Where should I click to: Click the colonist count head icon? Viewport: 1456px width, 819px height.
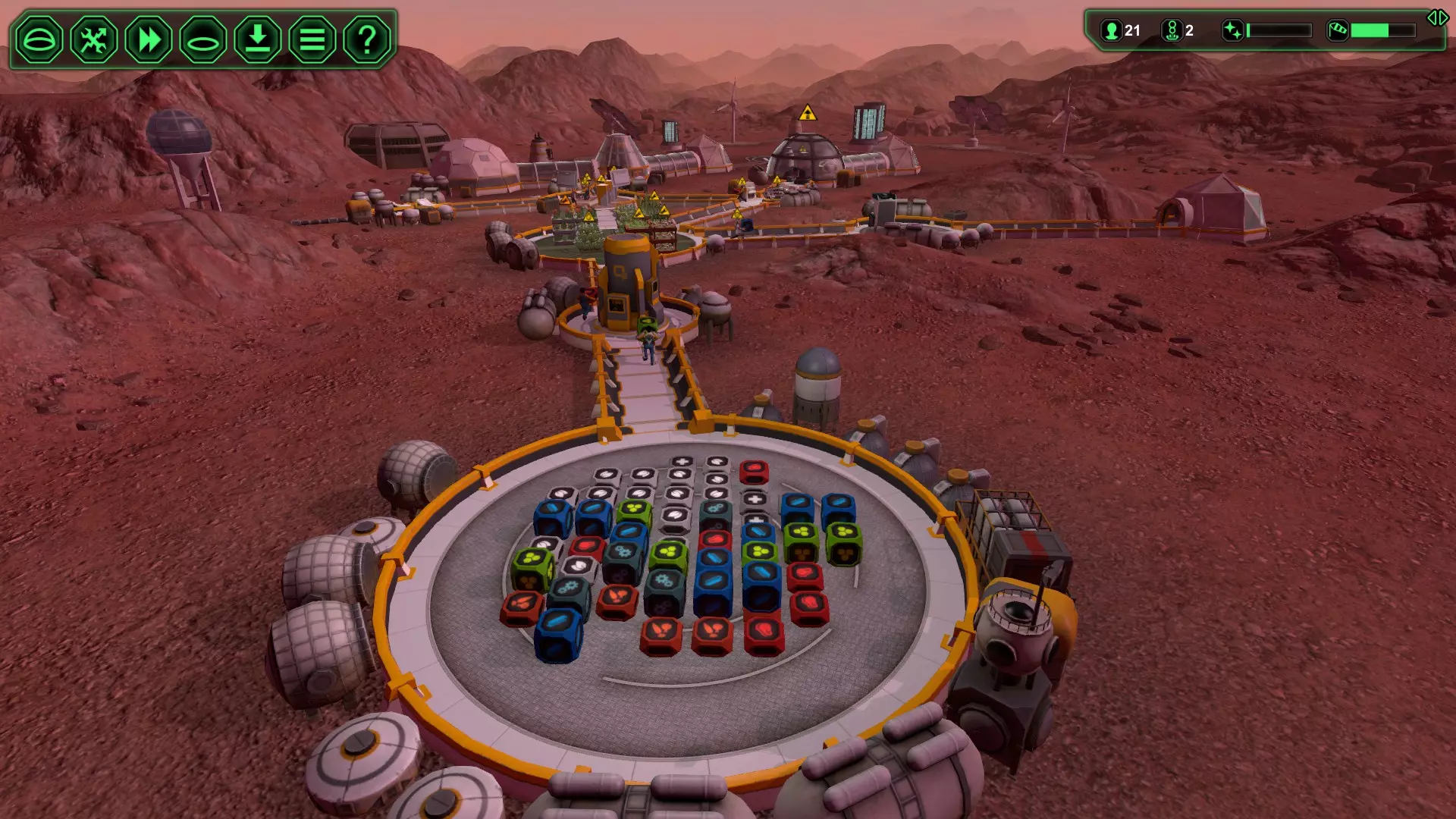1112,30
